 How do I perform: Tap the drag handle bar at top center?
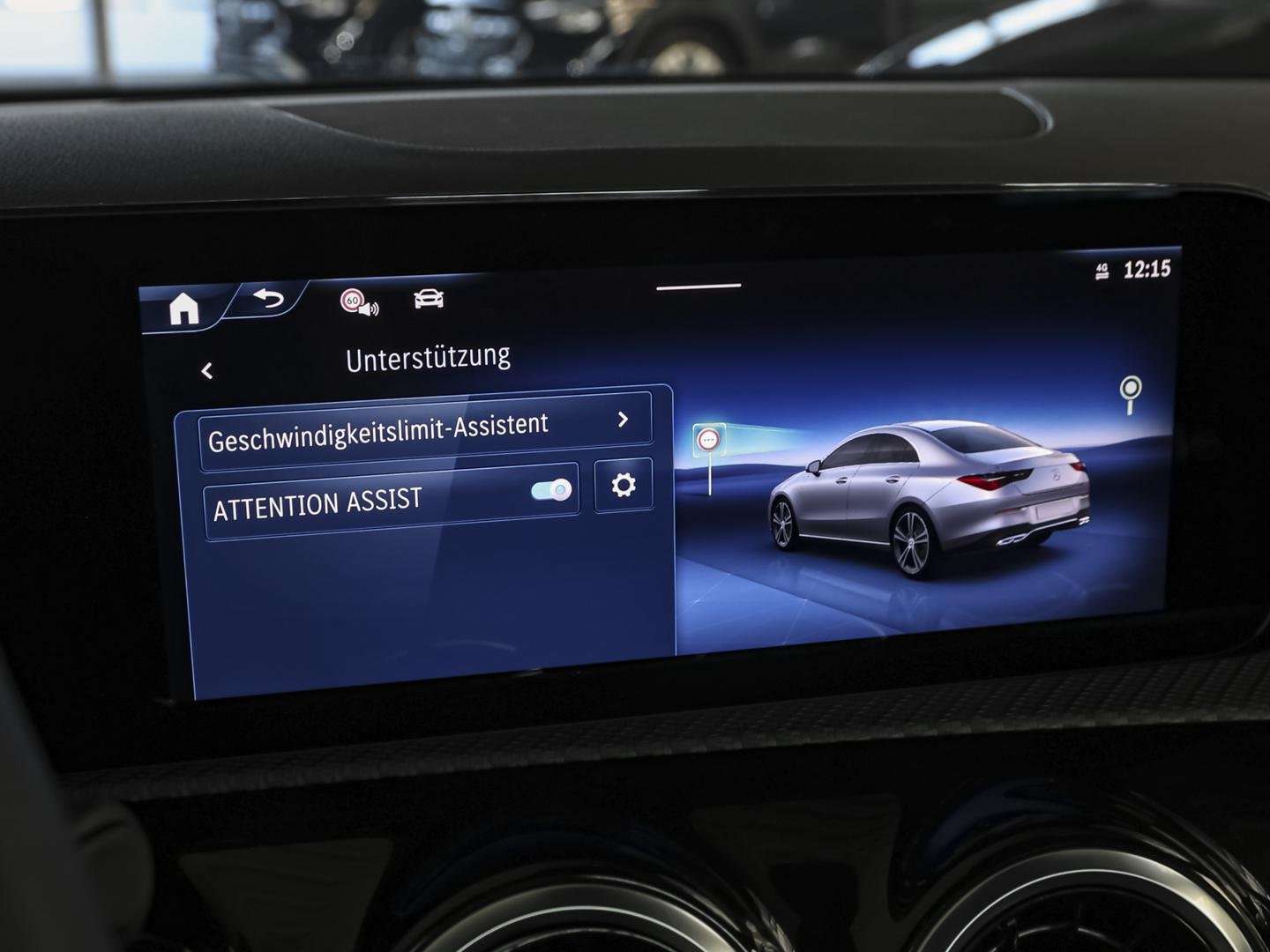[701, 285]
